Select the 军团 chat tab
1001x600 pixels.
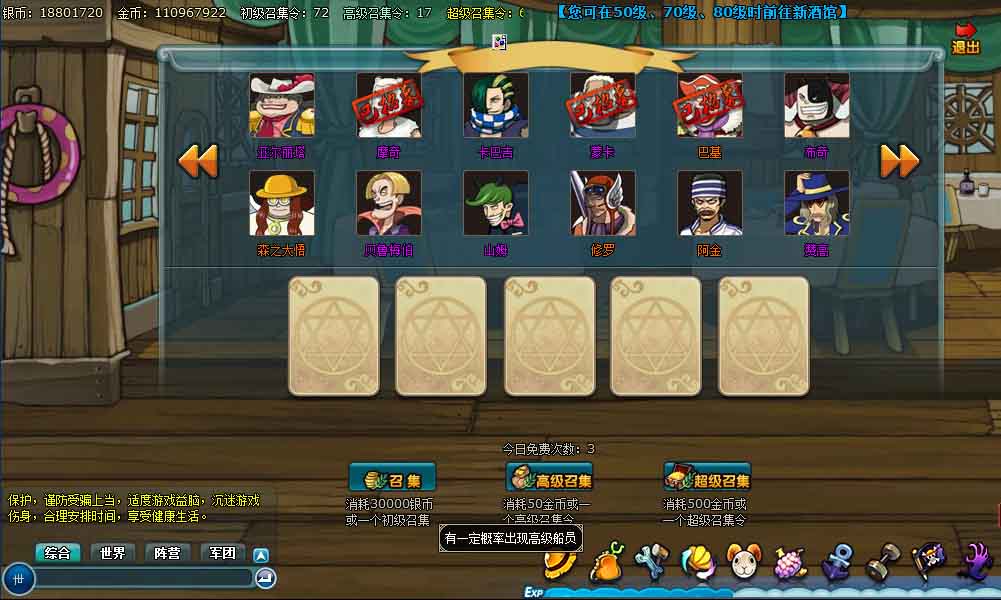click(223, 553)
